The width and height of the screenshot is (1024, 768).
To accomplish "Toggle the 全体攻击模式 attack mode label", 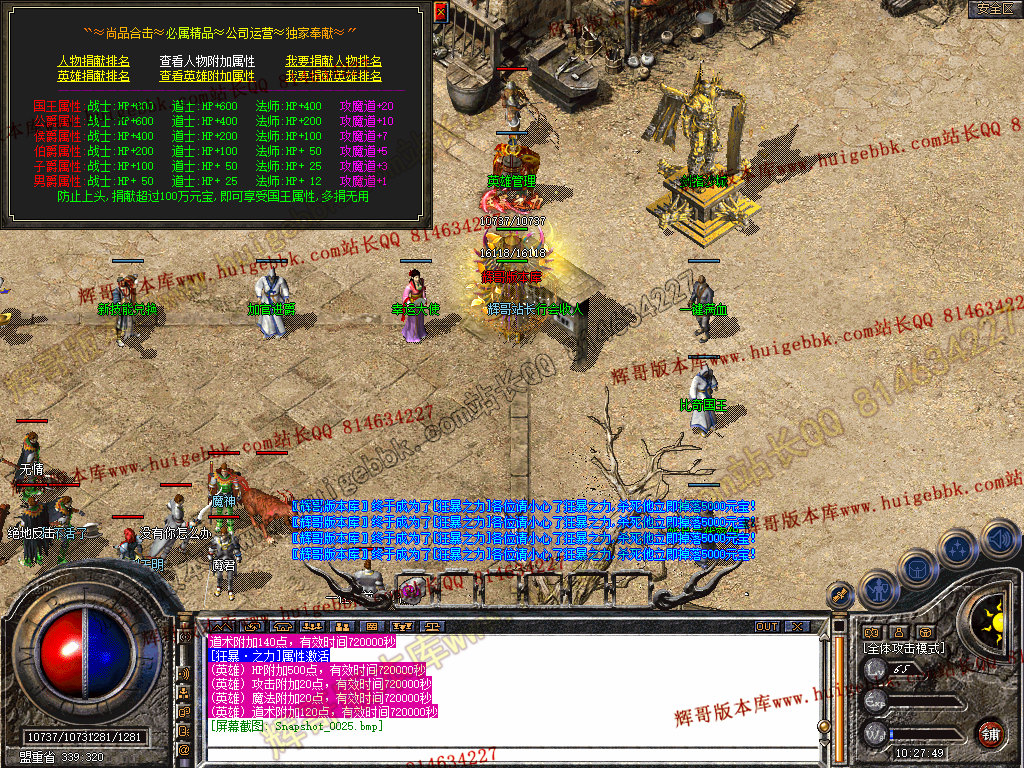I will [x=903, y=648].
